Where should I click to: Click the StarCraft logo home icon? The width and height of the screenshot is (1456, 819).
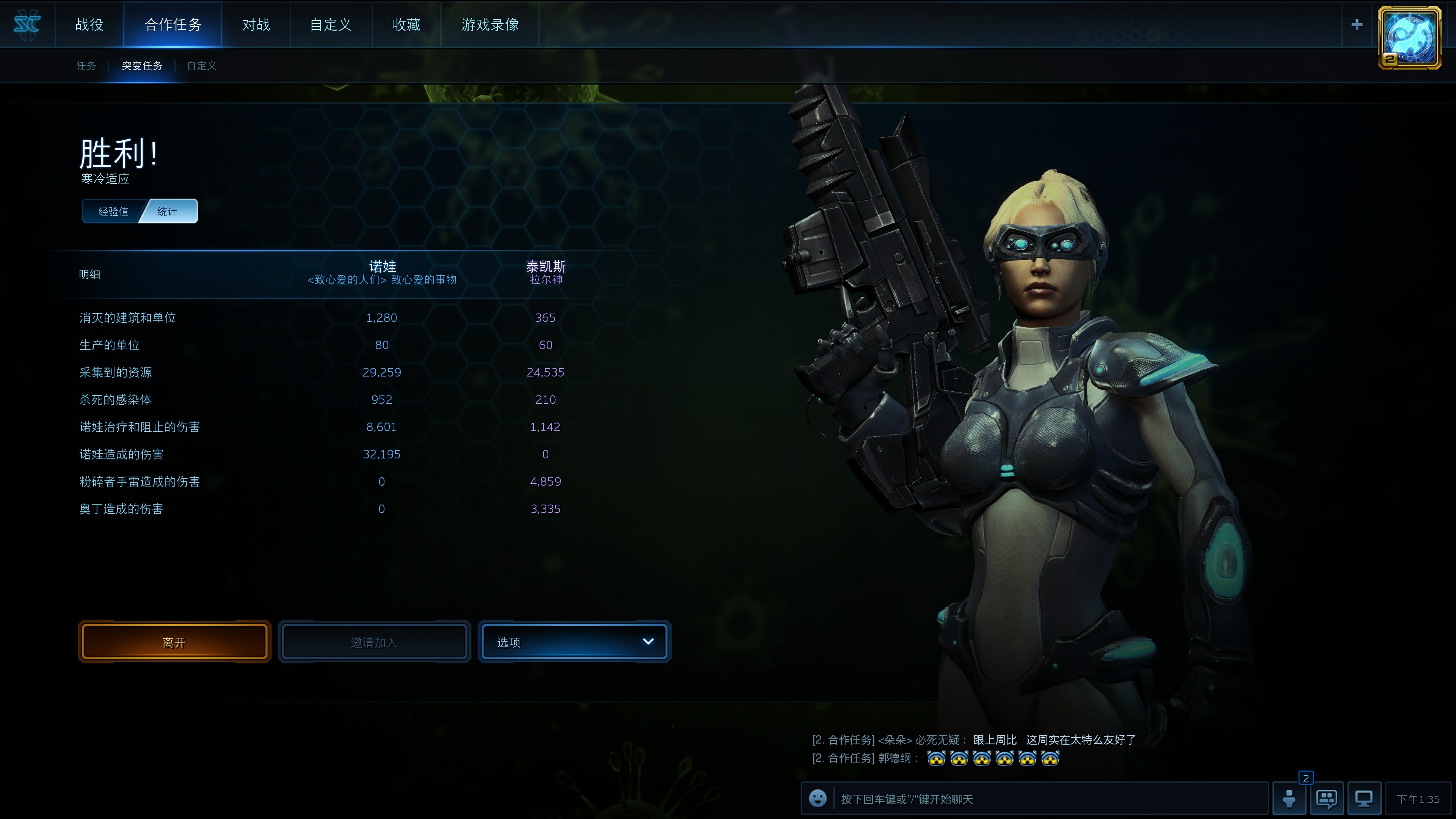point(27,24)
